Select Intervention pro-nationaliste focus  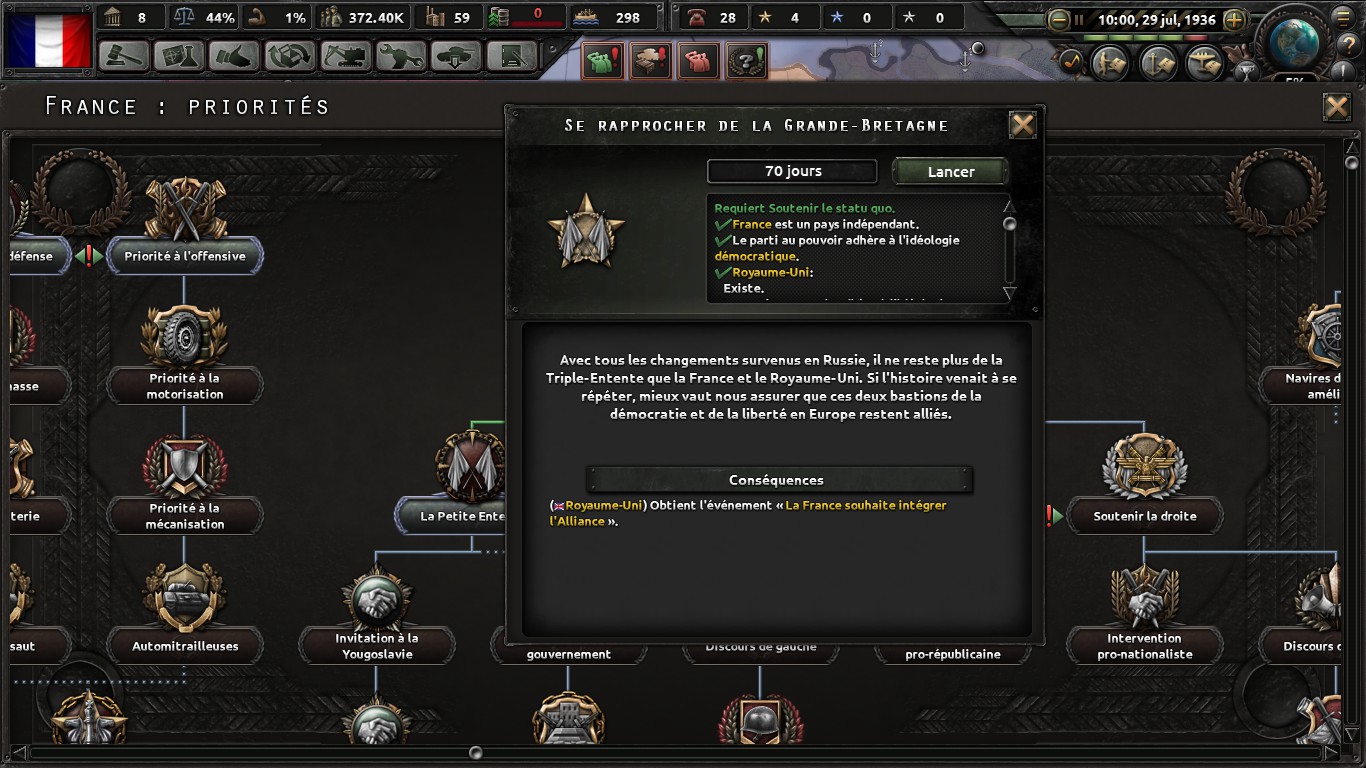click(x=1144, y=645)
